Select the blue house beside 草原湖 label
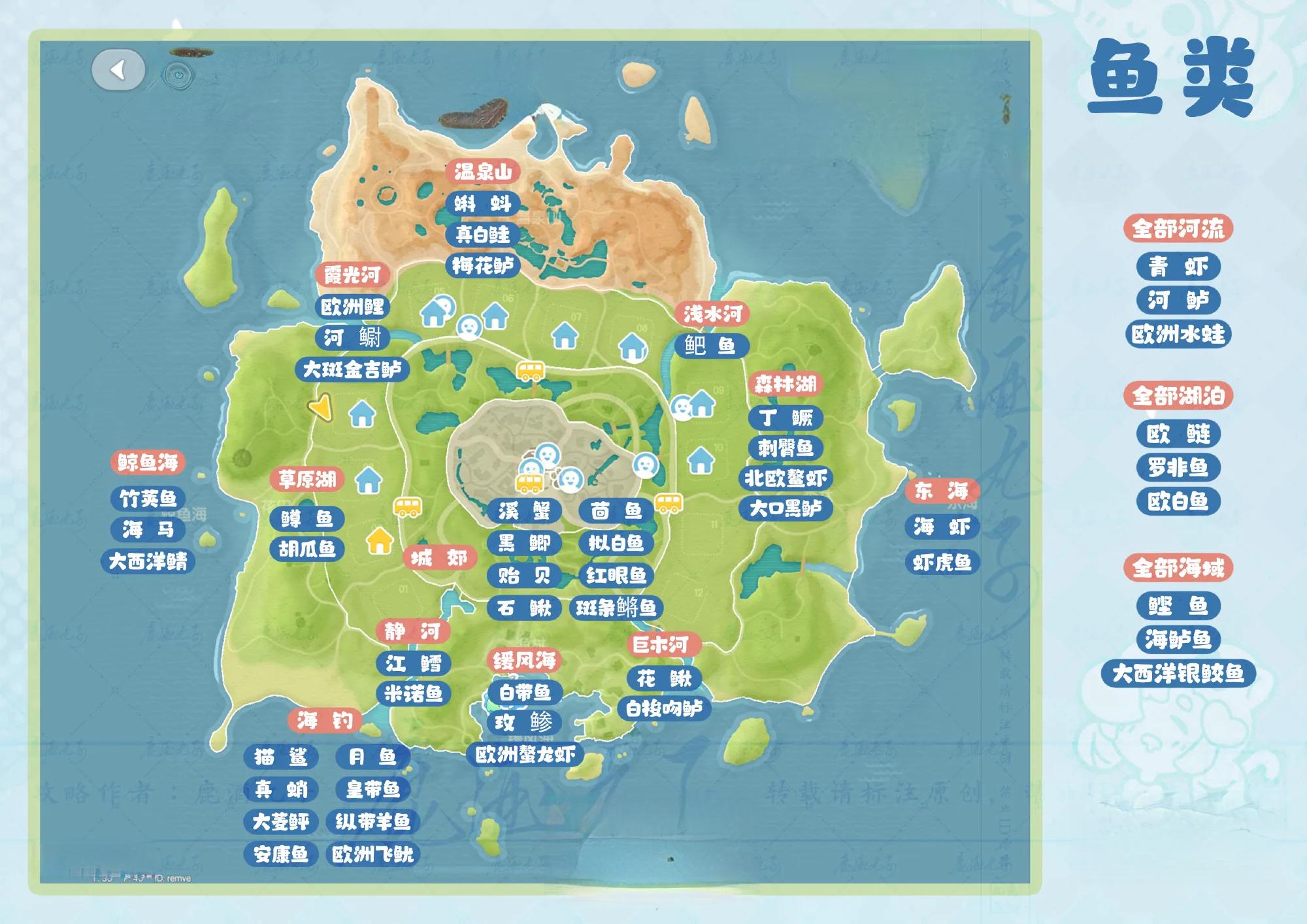 (x=369, y=480)
